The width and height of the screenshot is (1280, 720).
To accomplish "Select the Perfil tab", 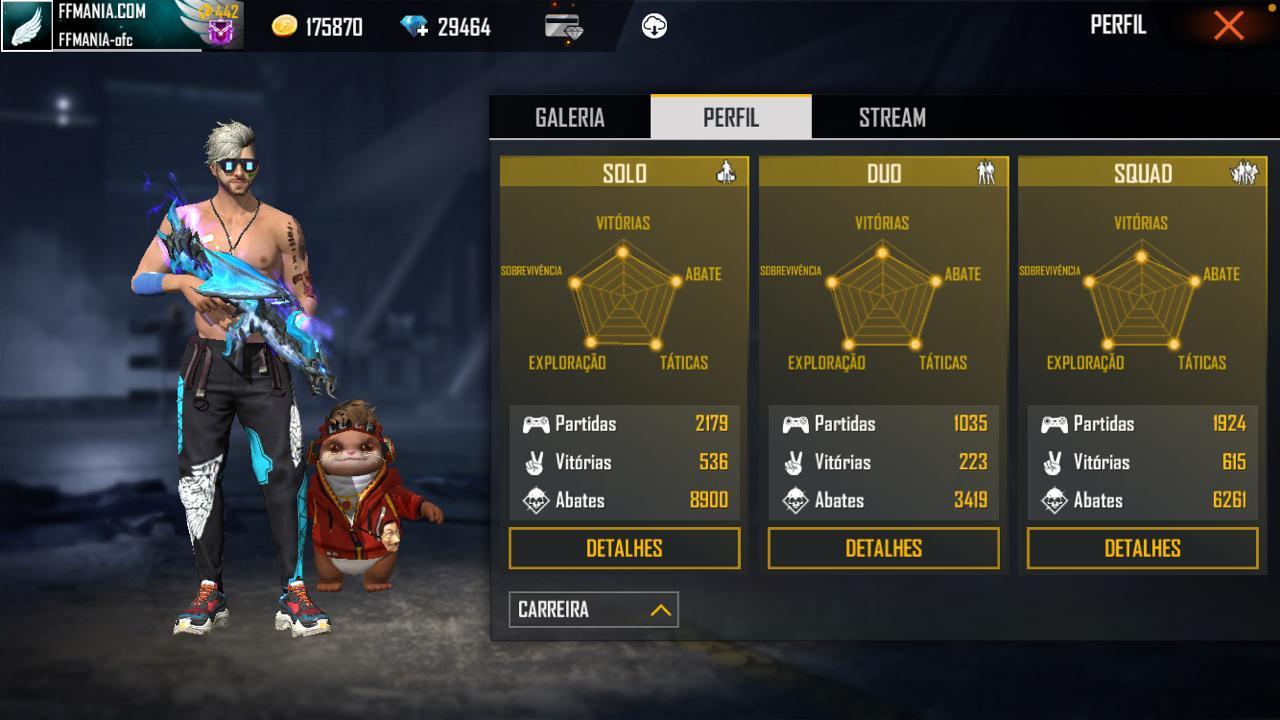I will coord(731,118).
